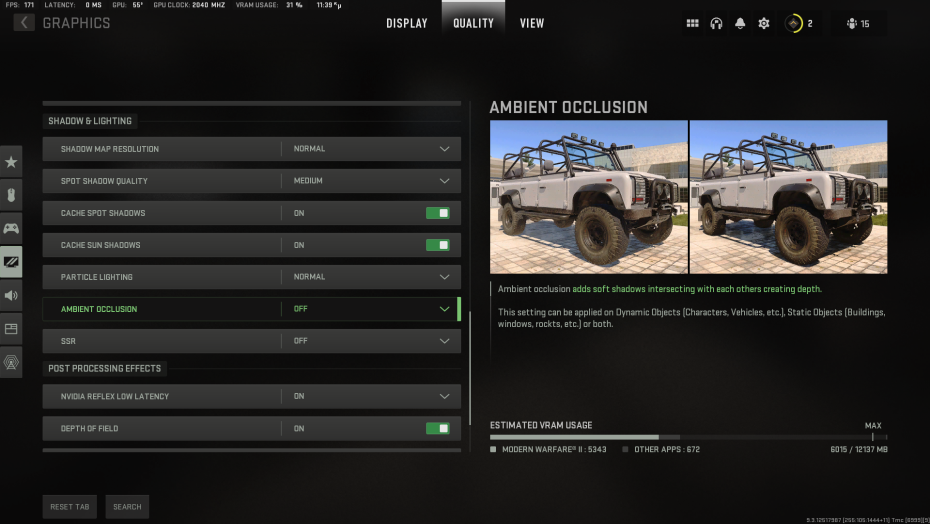Go back using the arrow beside Graphics
Image resolution: width=930 pixels, height=524 pixels.
click(23, 22)
